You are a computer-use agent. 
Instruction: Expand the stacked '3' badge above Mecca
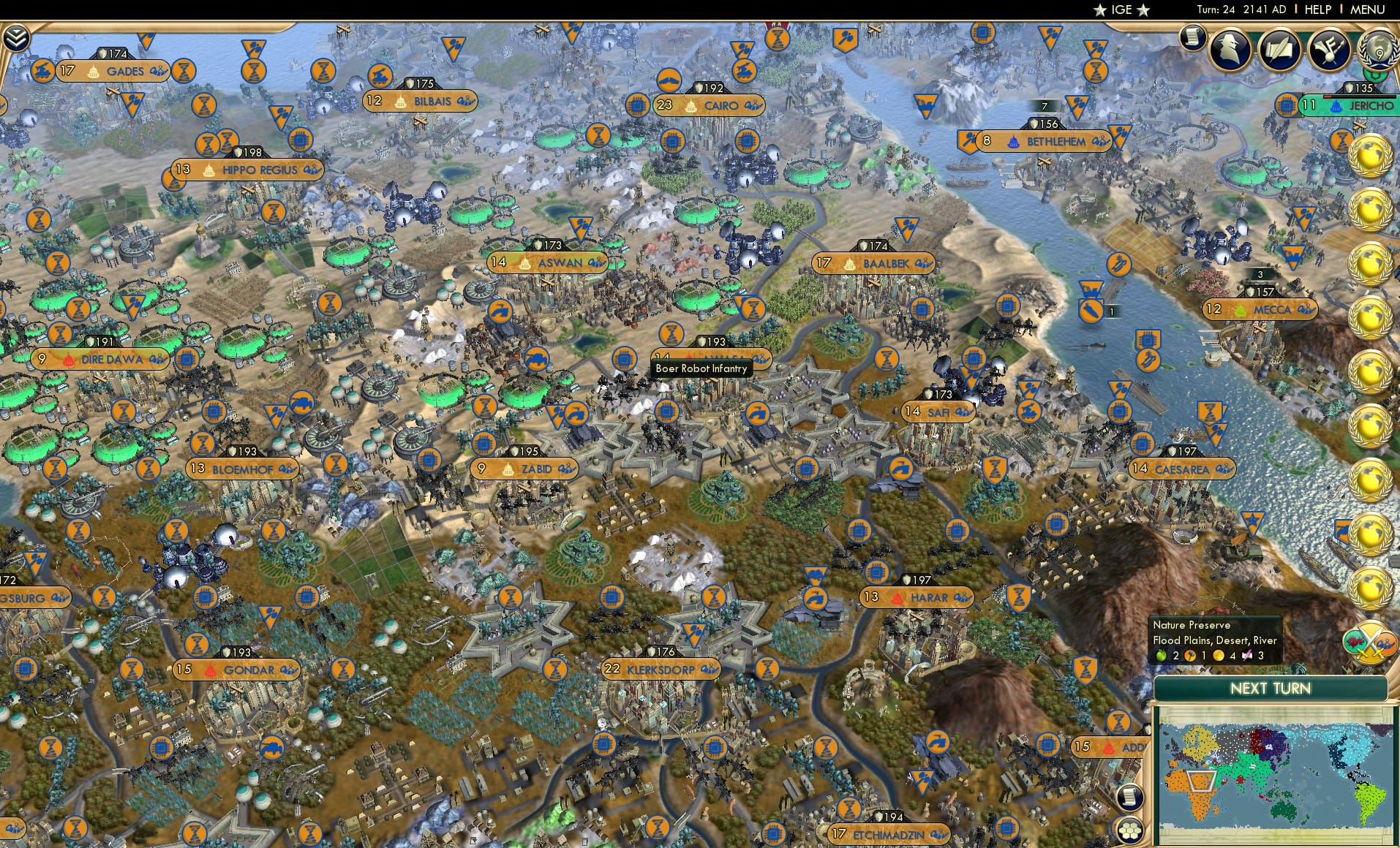tap(1260, 274)
